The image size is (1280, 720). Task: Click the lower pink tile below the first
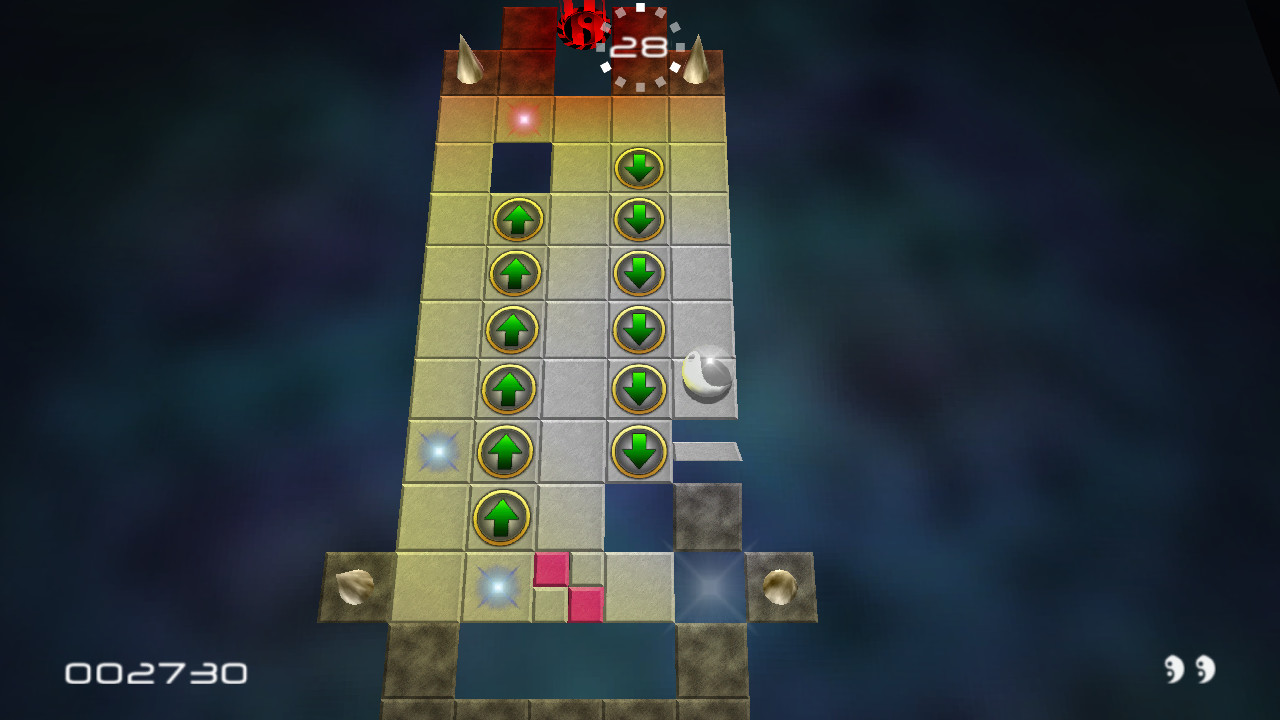(x=585, y=605)
